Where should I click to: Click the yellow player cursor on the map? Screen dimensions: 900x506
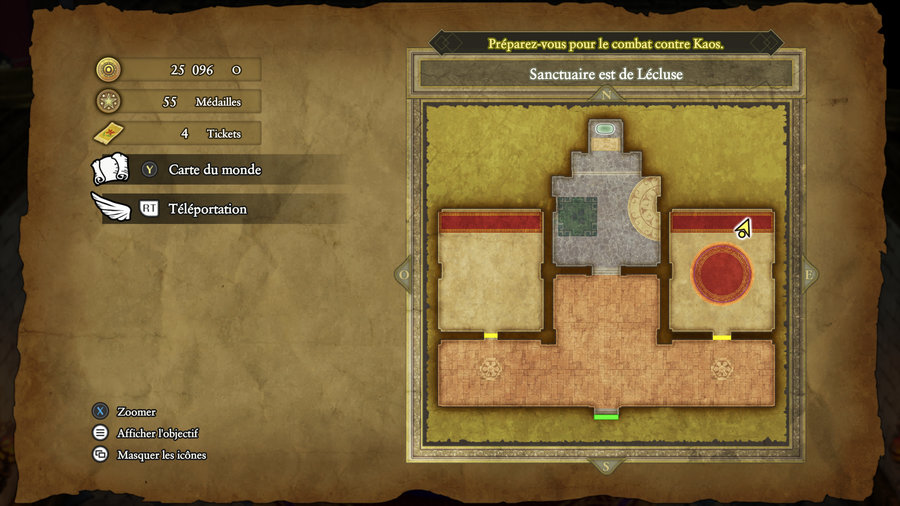click(743, 229)
